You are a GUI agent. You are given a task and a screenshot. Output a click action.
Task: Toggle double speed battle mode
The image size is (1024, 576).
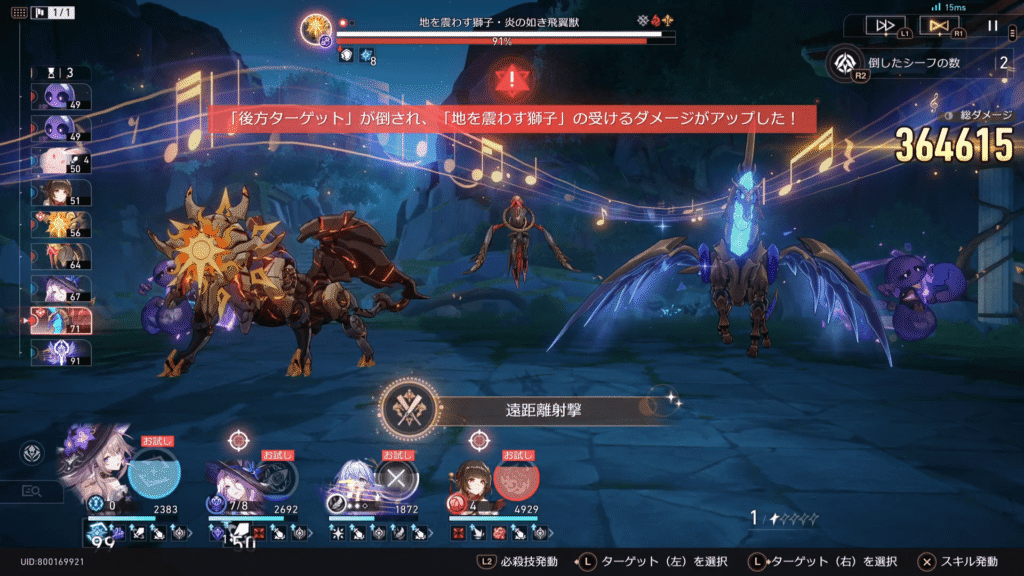[x=885, y=25]
